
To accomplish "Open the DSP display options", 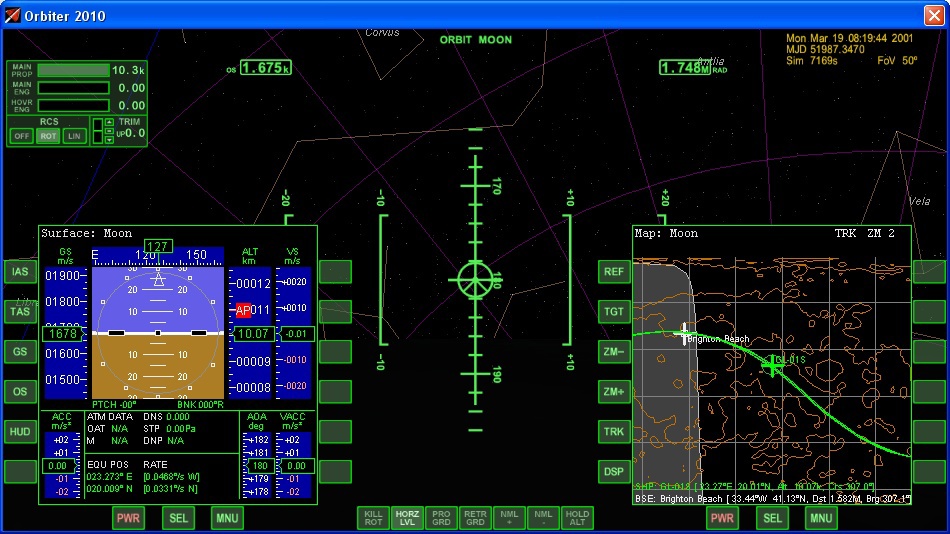I will tap(613, 472).
